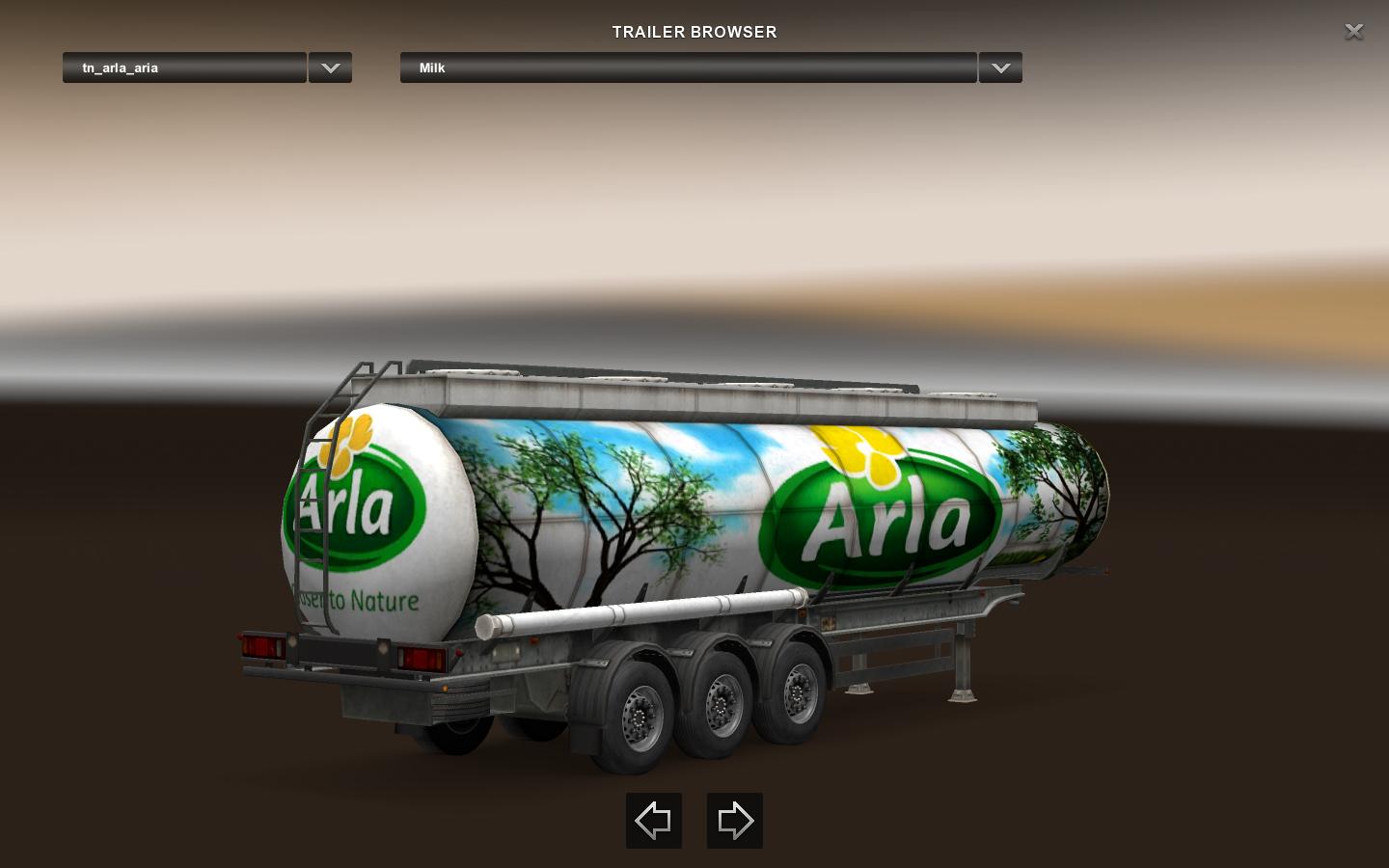
Task: Show the previous trailer with left arrow
Action: [x=654, y=821]
